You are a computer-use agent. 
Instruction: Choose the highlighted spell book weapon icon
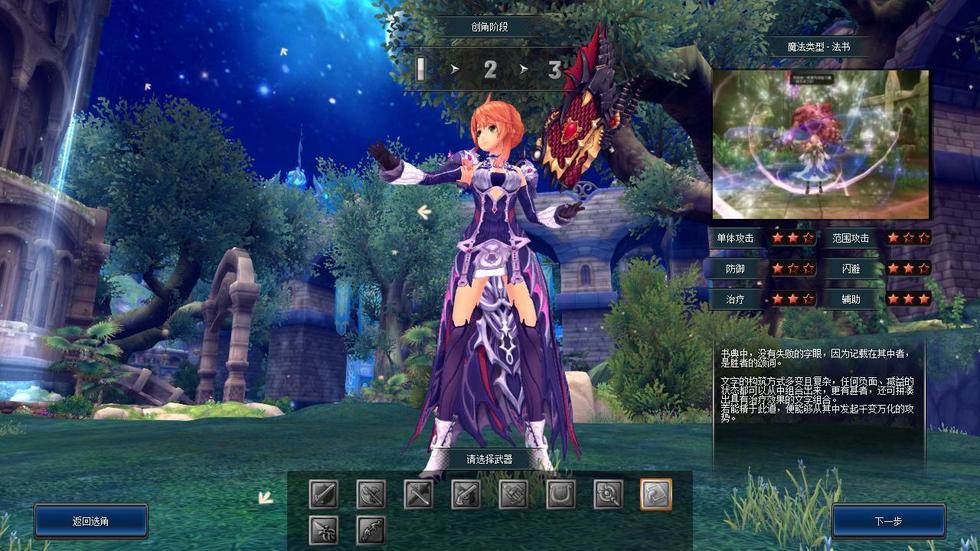tap(656, 494)
